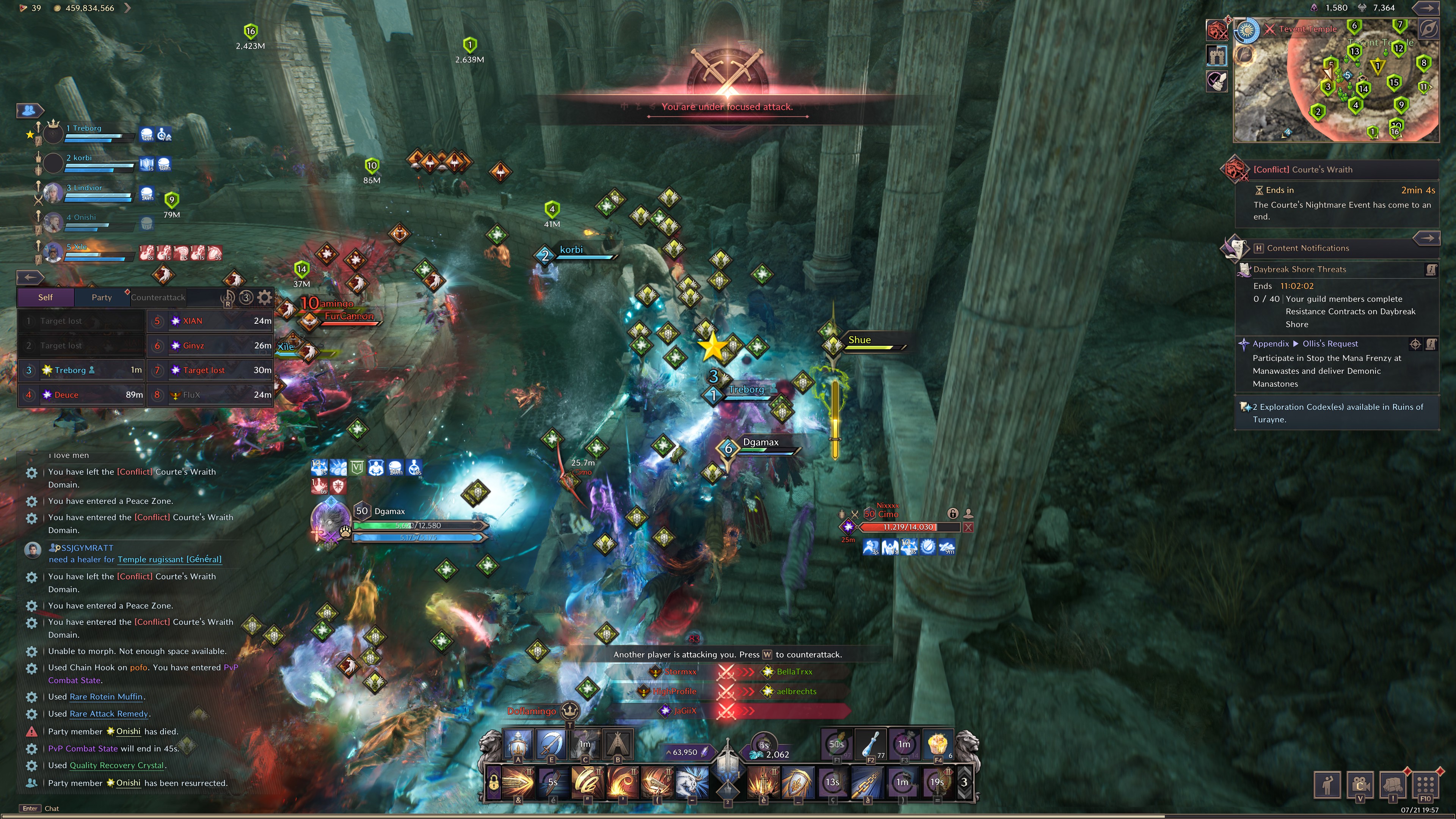Screen dimensions: 1456x819
Task: Activate the chain hook skill
Action: 867,782
